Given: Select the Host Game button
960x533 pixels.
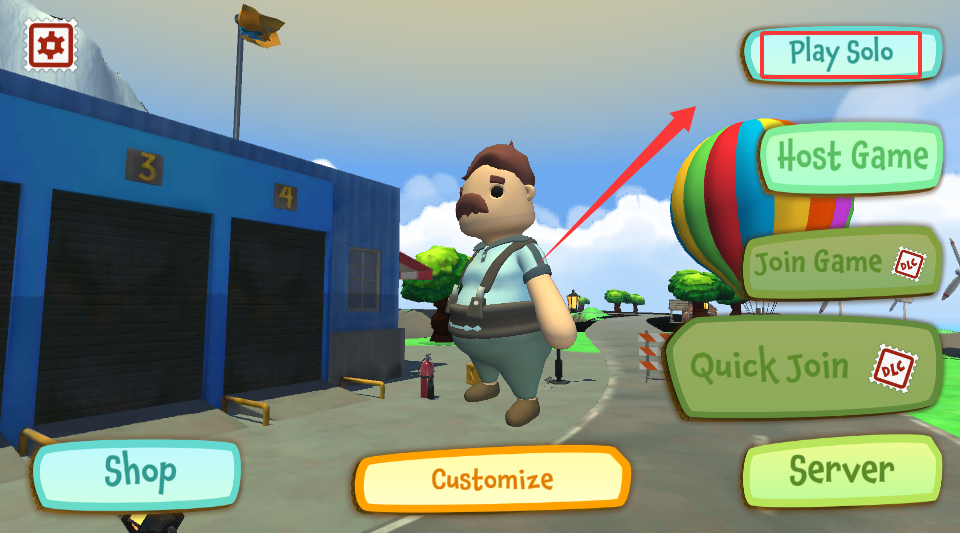Looking at the screenshot, I should tap(851, 157).
